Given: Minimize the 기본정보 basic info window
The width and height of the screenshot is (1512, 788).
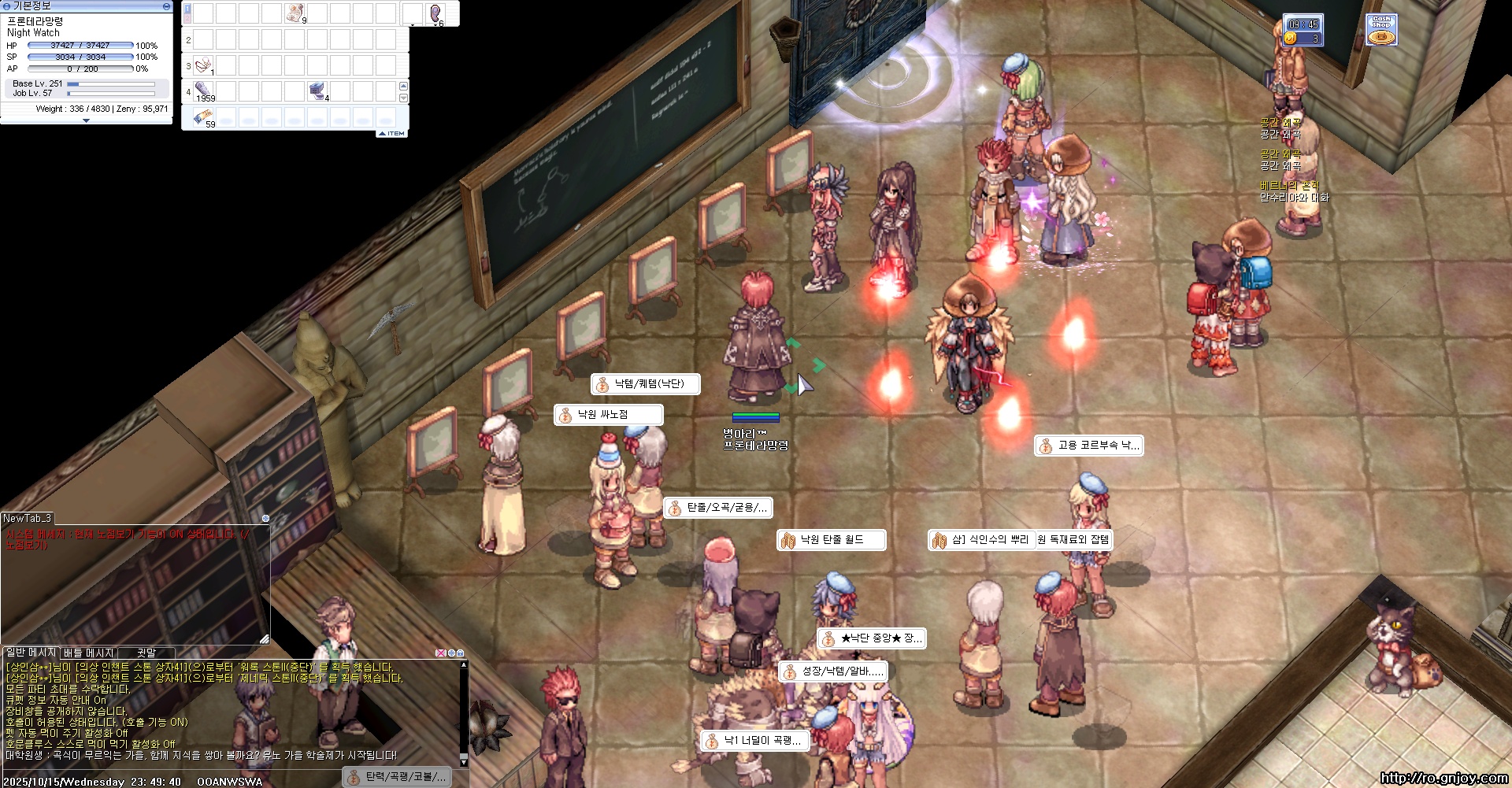Looking at the screenshot, I should pyautogui.click(x=166, y=6).
